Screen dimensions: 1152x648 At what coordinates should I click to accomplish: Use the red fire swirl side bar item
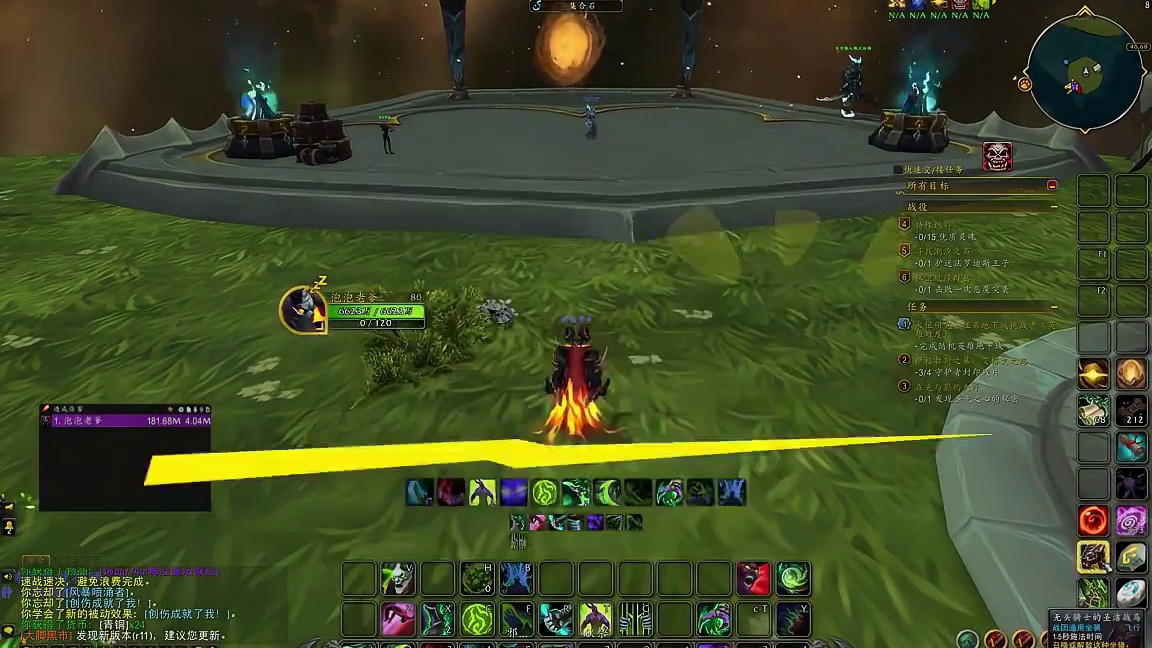pos(1093,520)
